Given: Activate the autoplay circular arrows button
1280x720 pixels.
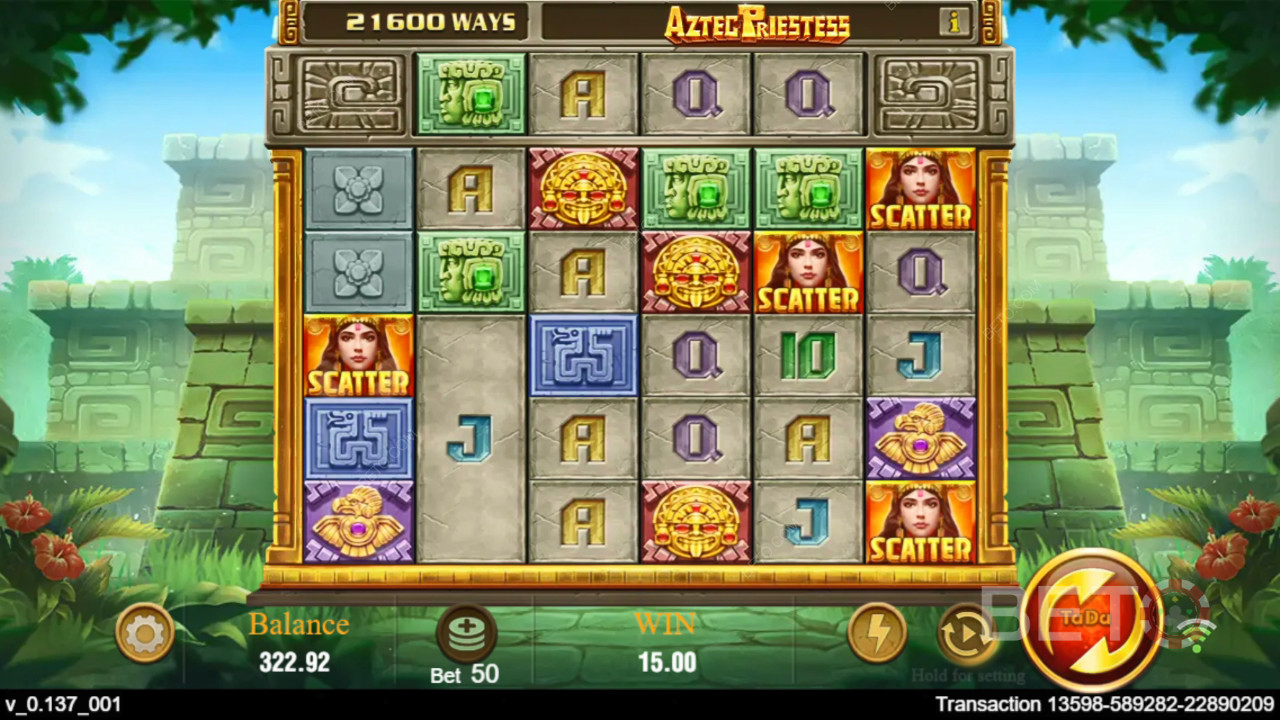Looking at the screenshot, I should tap(965, 633).
